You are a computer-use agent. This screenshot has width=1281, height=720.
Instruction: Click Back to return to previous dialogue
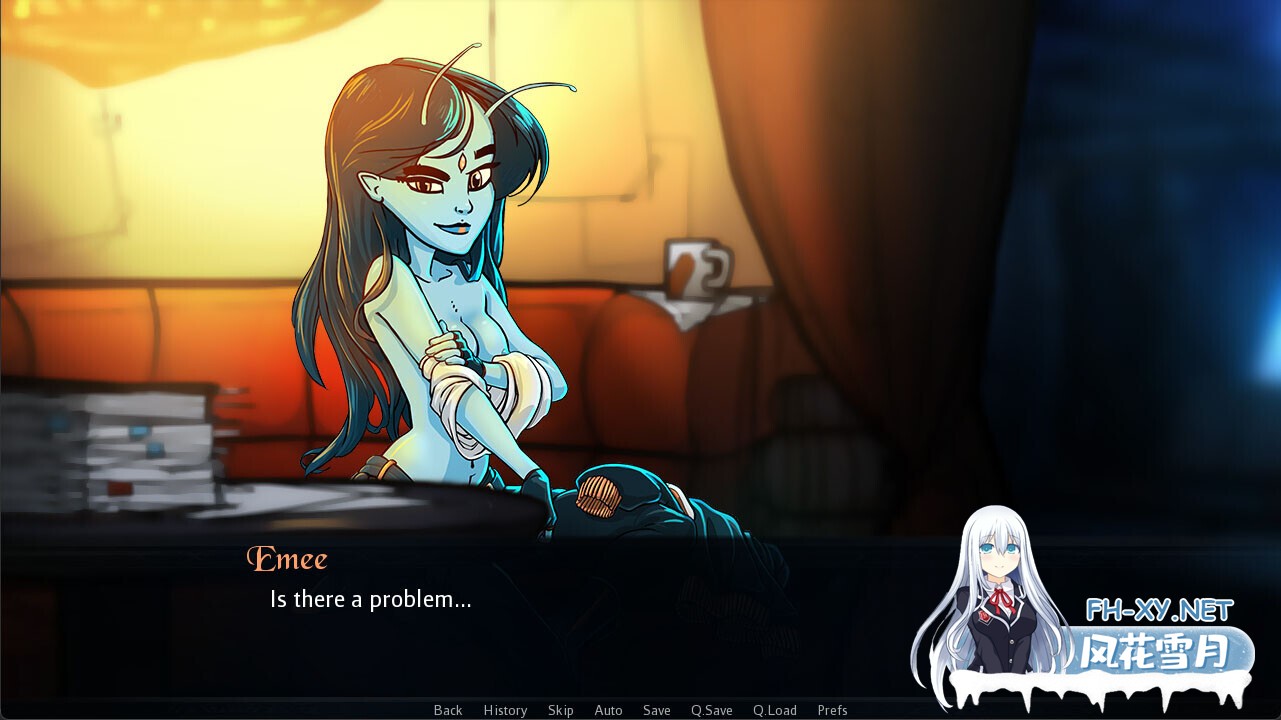(447, 710)
